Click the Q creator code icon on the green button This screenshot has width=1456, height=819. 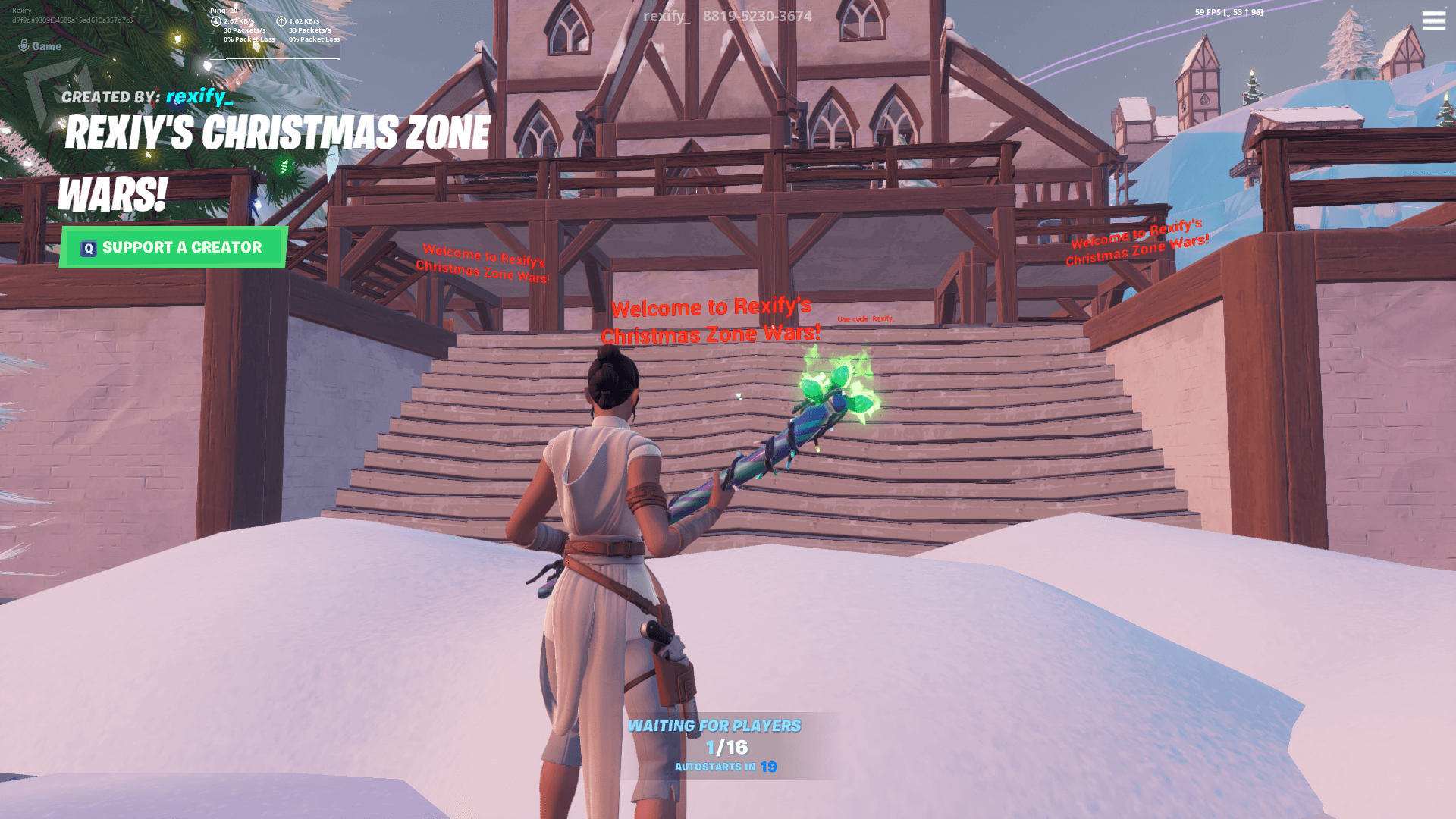click(x=88, y=247)
